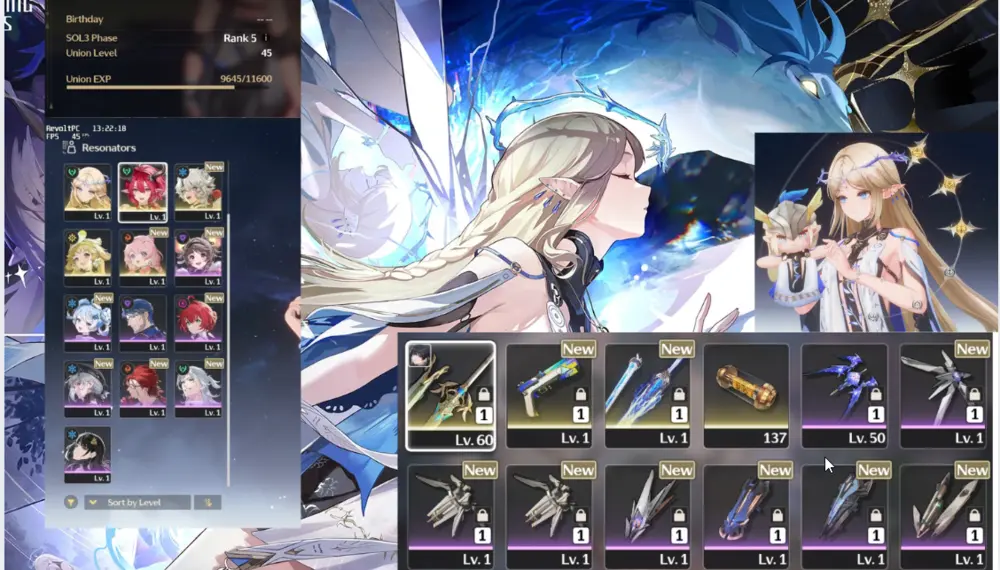Open the Sort by Level dropdown

click(137, 502)
